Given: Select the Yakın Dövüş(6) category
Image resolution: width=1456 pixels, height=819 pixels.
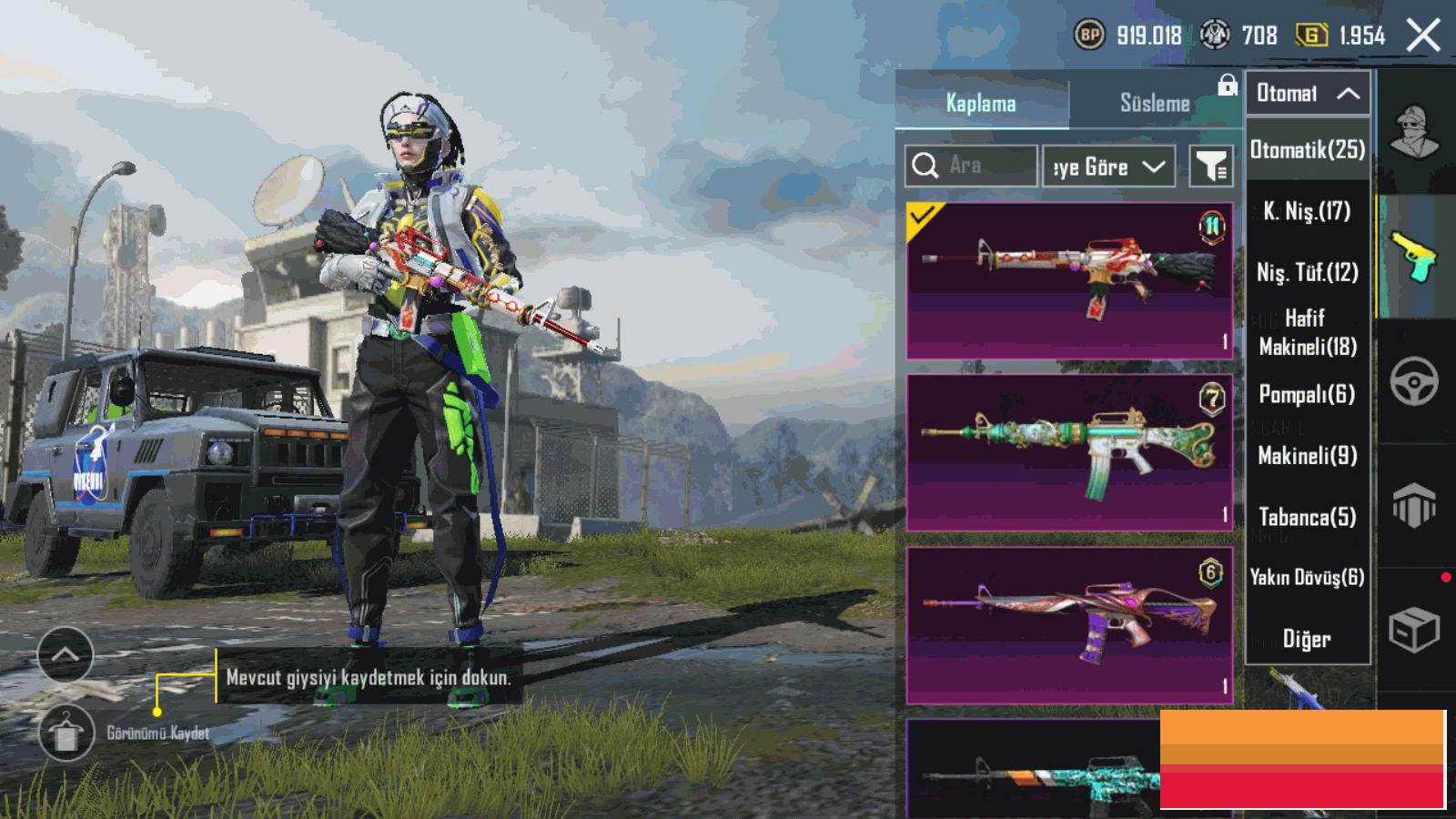Looking at the screenshot, I should tap(1308, 577).
